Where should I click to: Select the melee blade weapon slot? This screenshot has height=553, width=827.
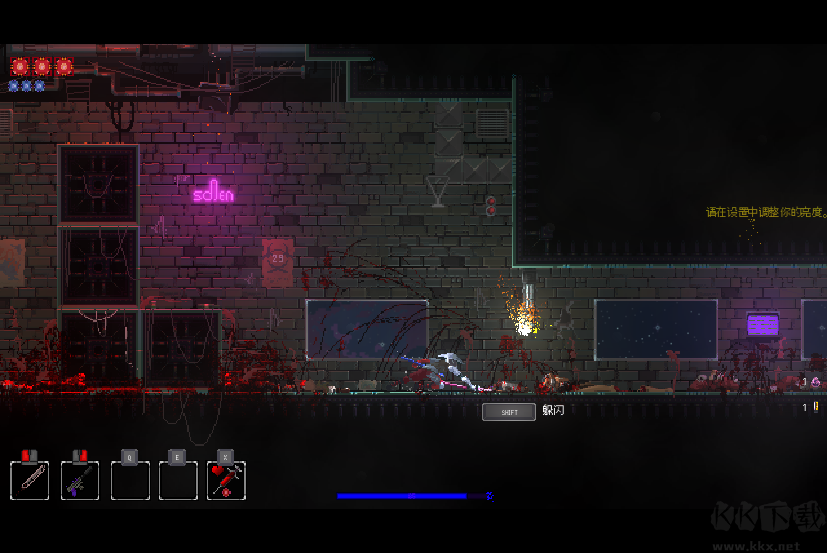[30, 479]
